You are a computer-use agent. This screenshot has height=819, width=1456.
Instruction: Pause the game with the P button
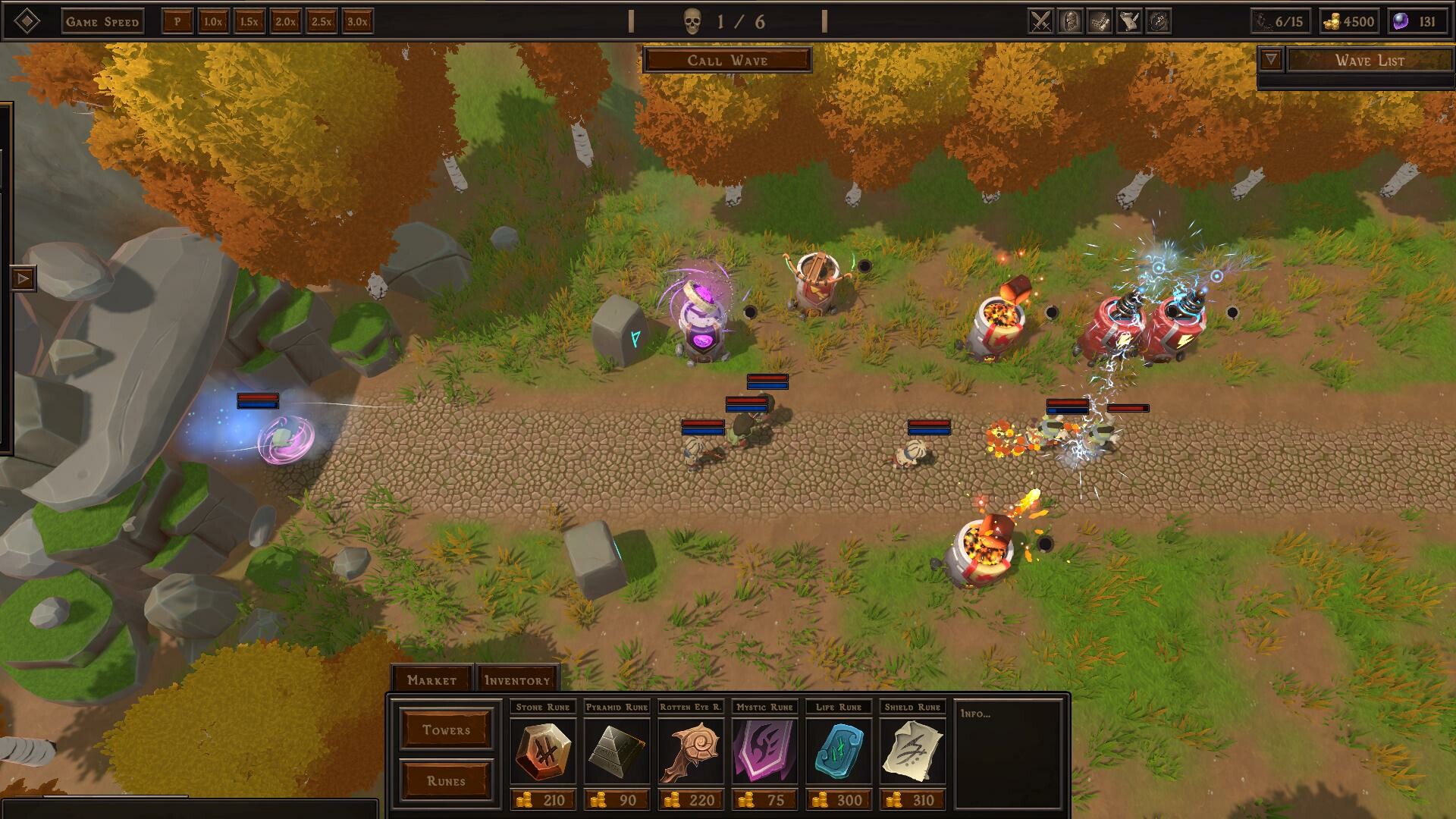click(x=177, y=21)
